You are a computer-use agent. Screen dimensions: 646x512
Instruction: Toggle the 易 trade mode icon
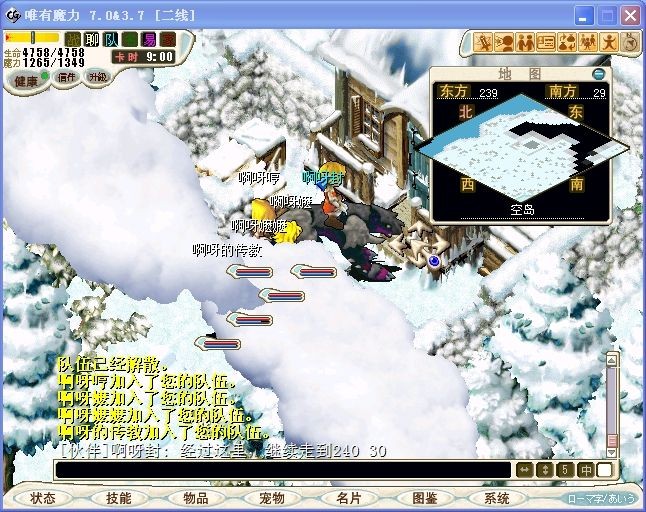149,40
